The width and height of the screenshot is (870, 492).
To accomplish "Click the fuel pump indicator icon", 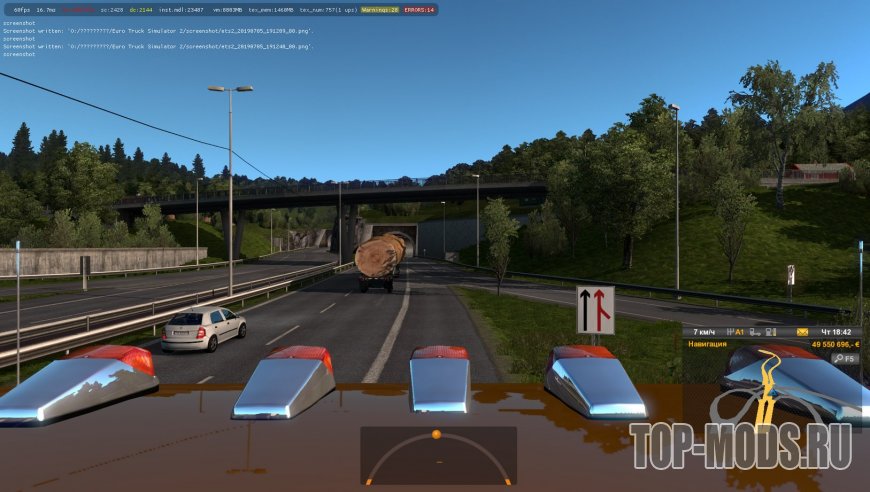I will coord(772,331).
